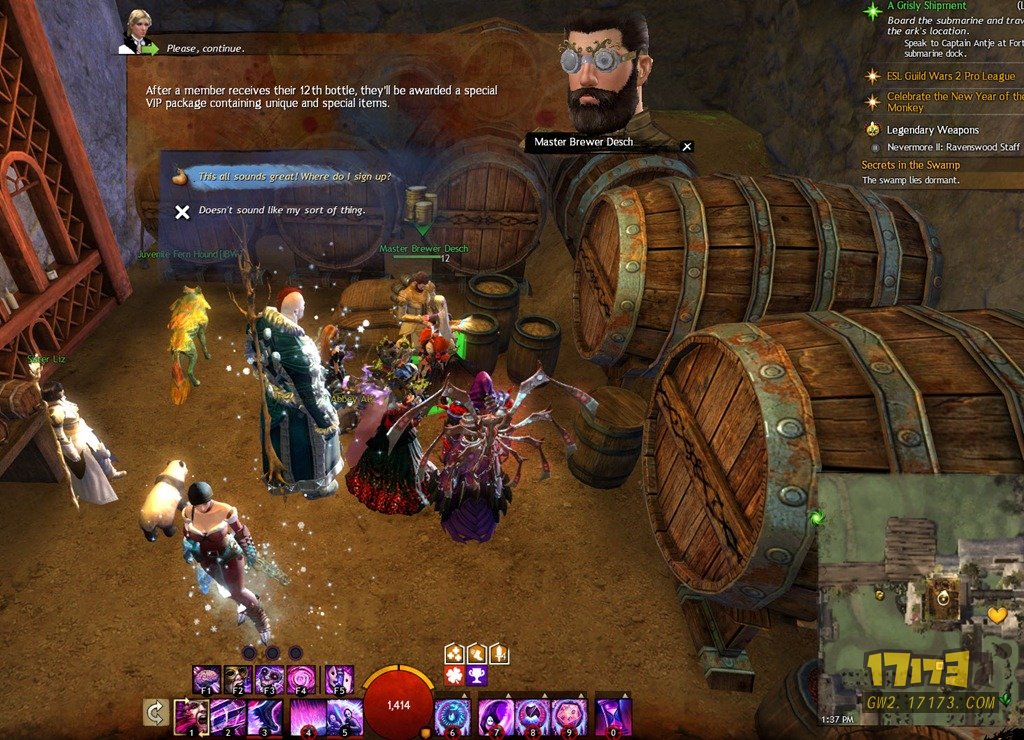Open the minimap
This screenshot has height=740, width=1024.
[920, 600]
